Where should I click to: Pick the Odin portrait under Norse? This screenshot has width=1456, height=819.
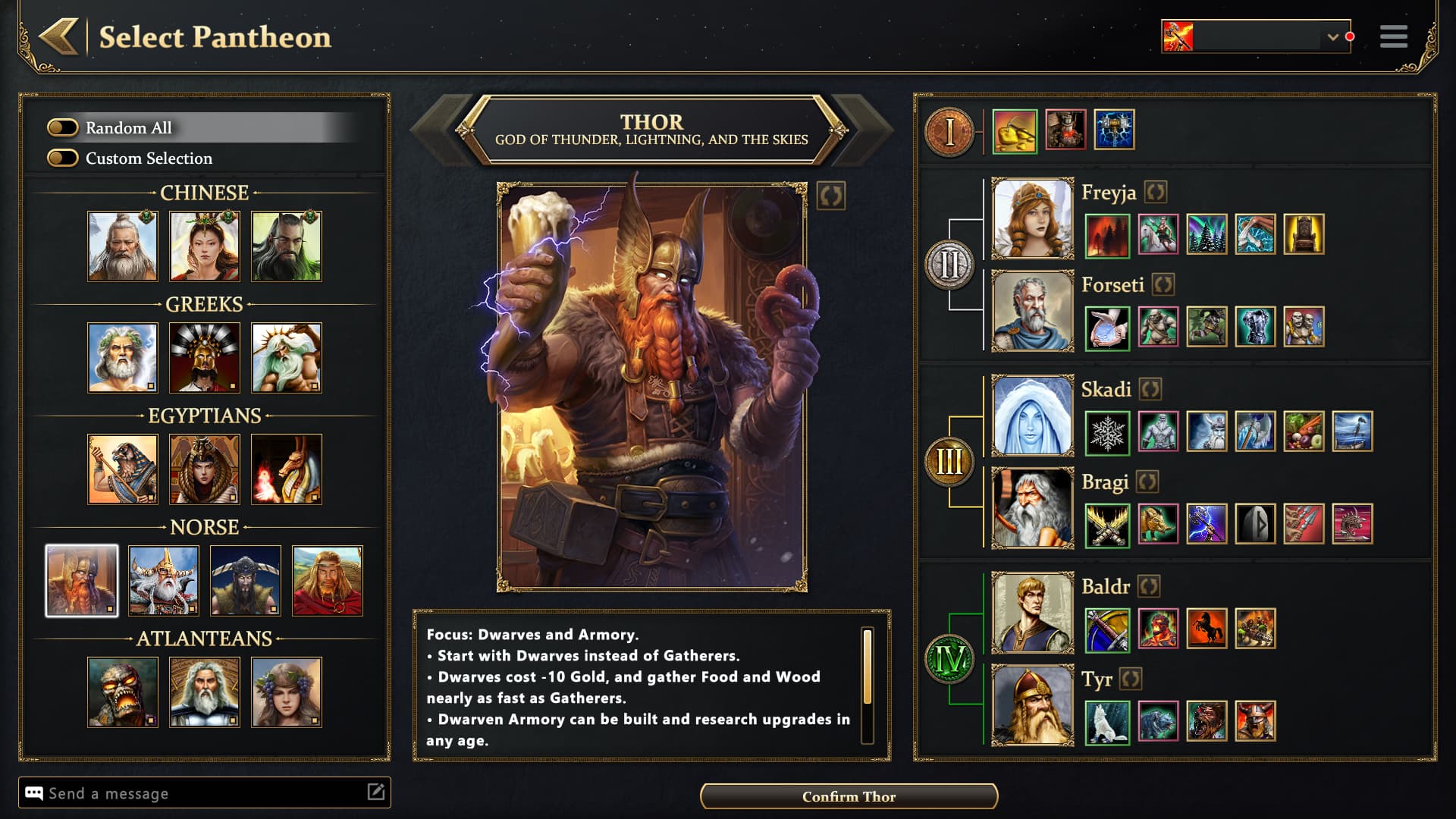(x=163, y=581)
